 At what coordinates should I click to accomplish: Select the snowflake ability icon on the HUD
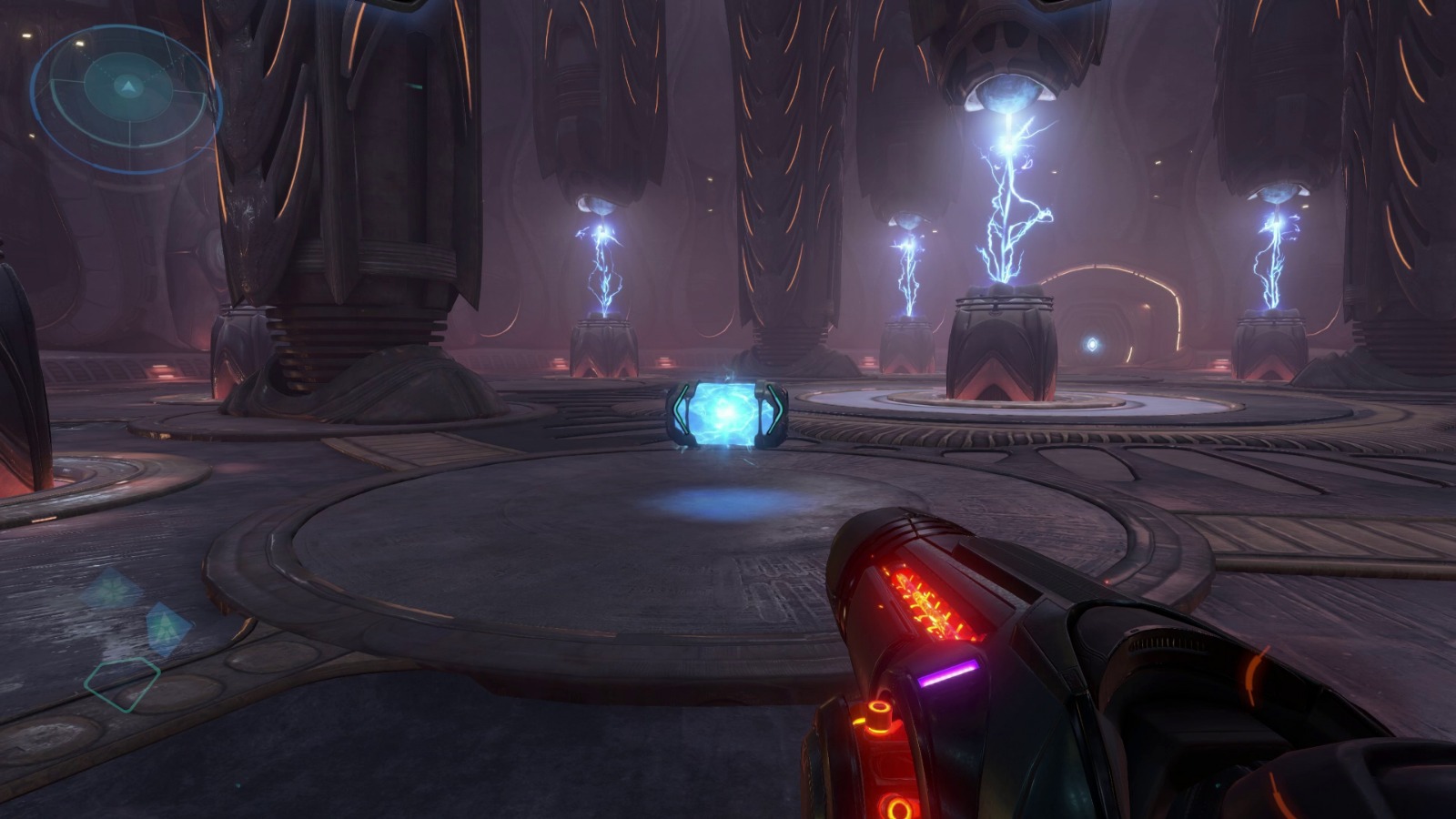click(x=111, y=587)
